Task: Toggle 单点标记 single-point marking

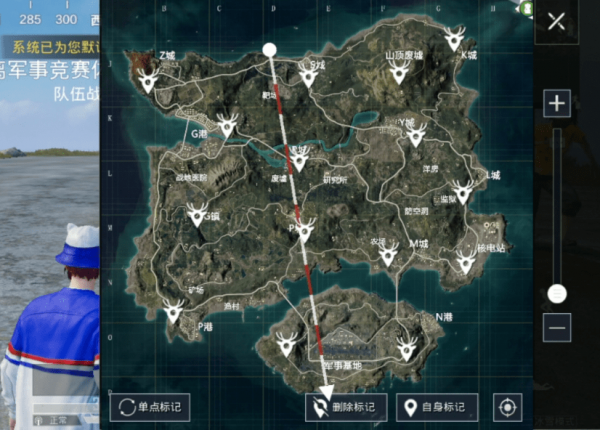Action: point(150,407)
